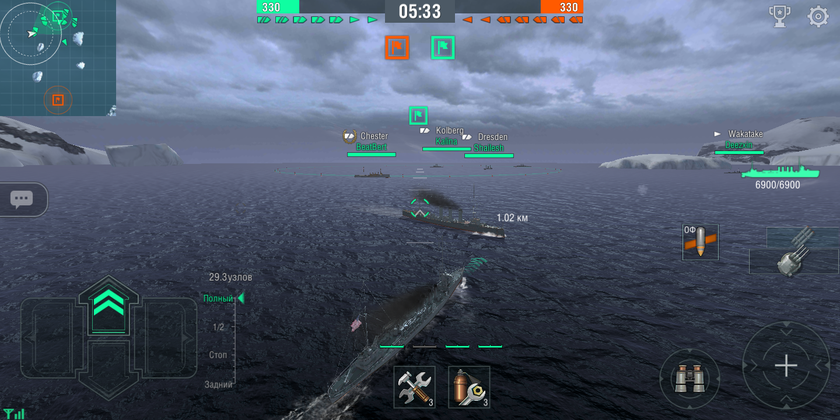The height and width of the screenshot is (420, 840).
Task: Use the shell-and-wrench consumable
Action: point(469,386)
